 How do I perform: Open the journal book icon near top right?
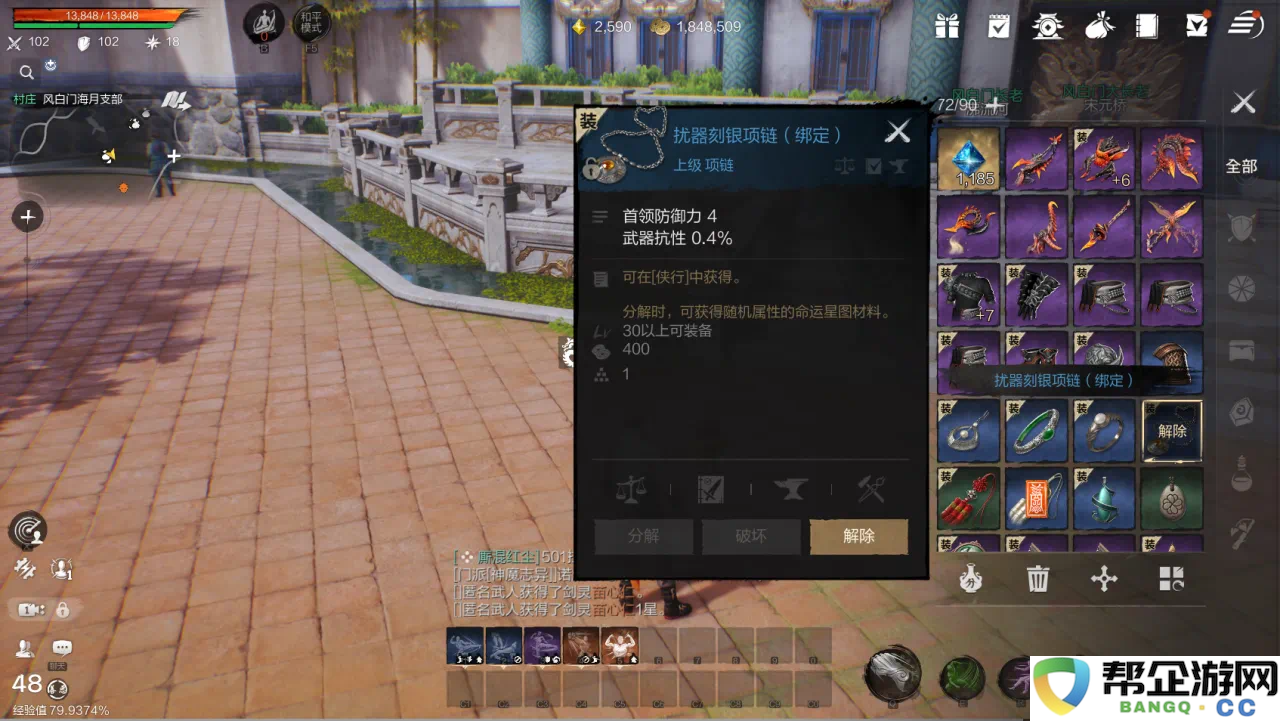(x=1148, y=27)
